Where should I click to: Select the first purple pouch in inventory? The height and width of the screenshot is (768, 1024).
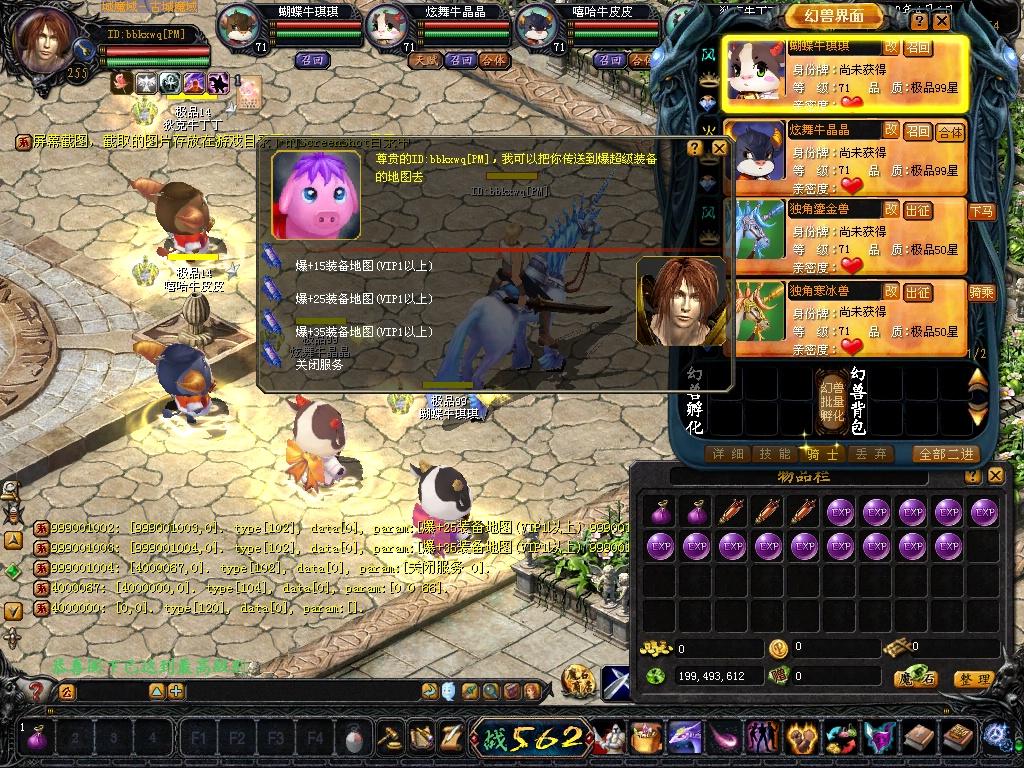660,513
